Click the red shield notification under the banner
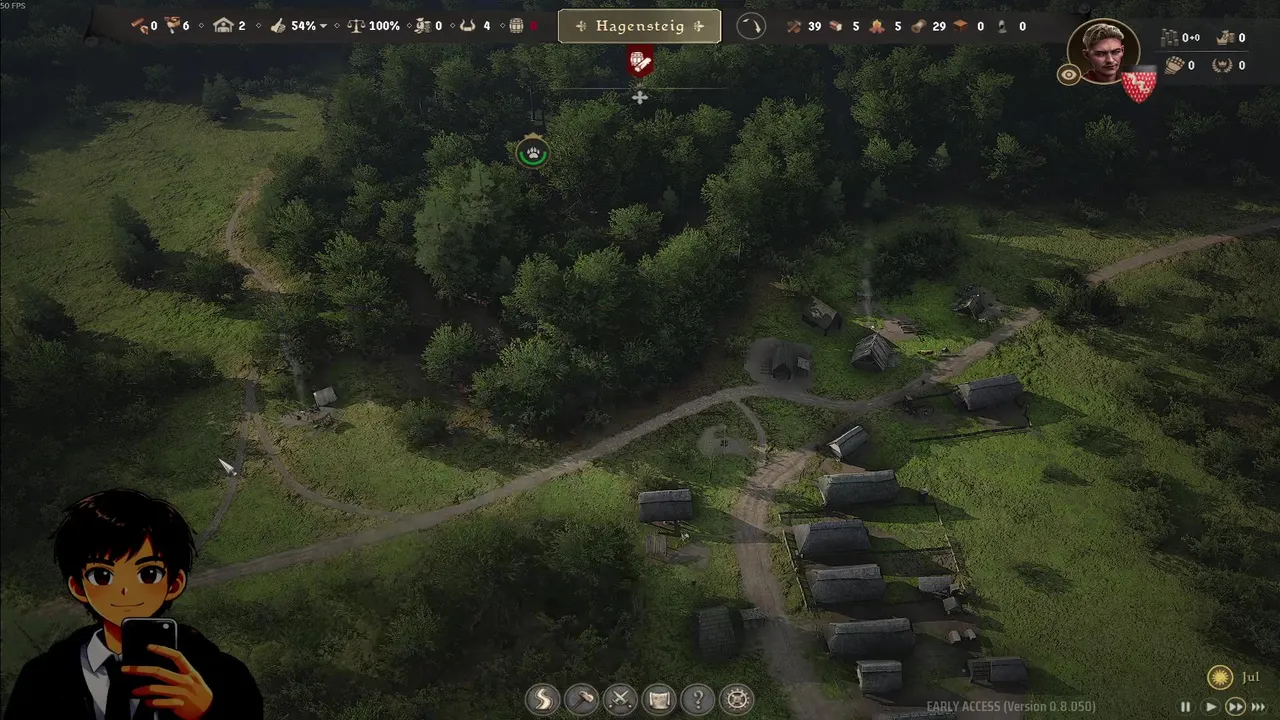 click(x=640, y=62)
